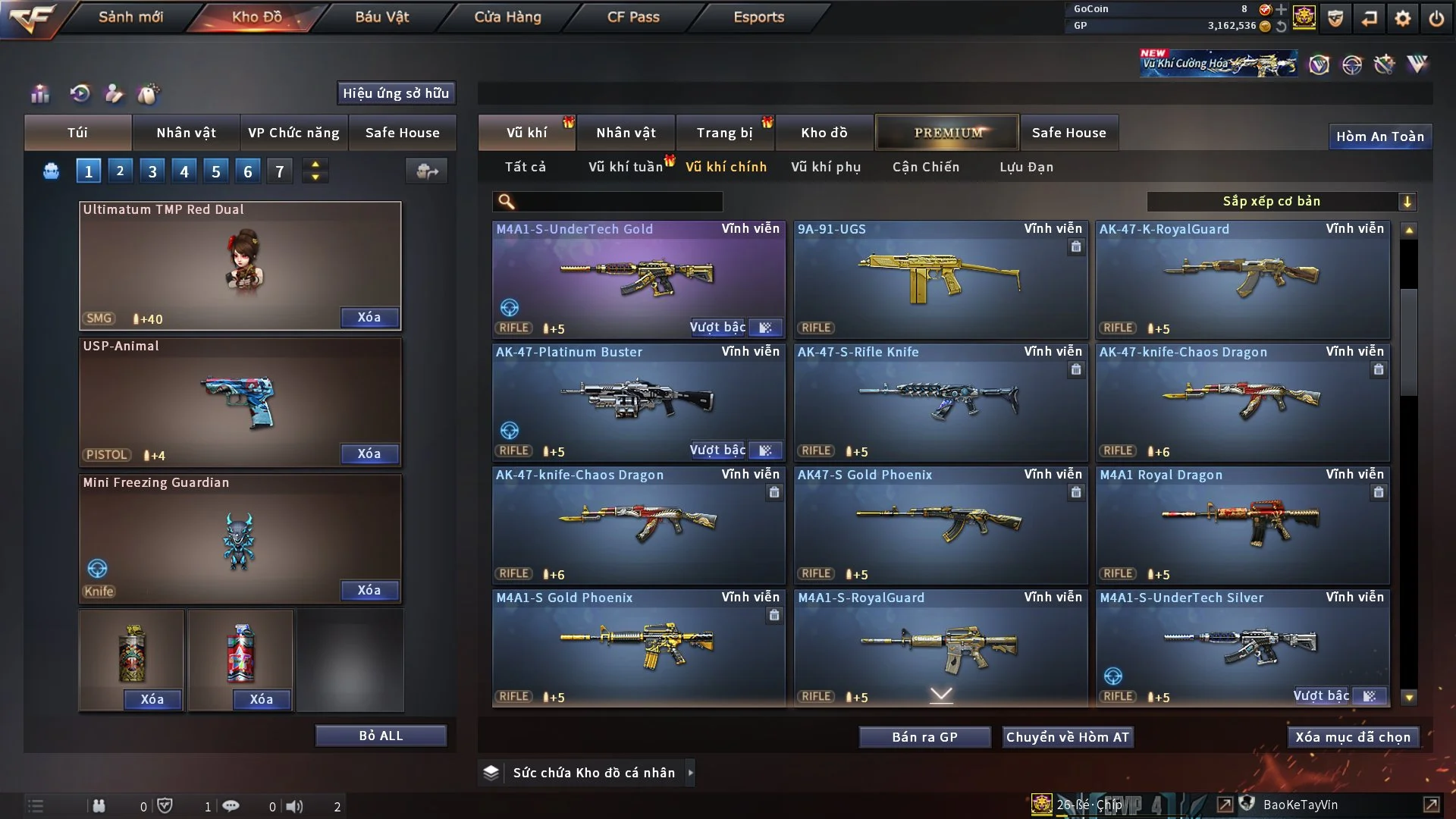The height and width of the screenshot is (819, 1456).
Task: Open the Nhân vật tab in bag panel
Action: 186,133
